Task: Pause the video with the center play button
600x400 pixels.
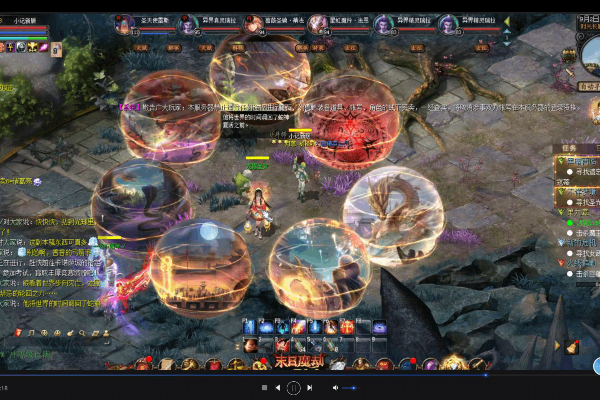Action: coord(293,388)
